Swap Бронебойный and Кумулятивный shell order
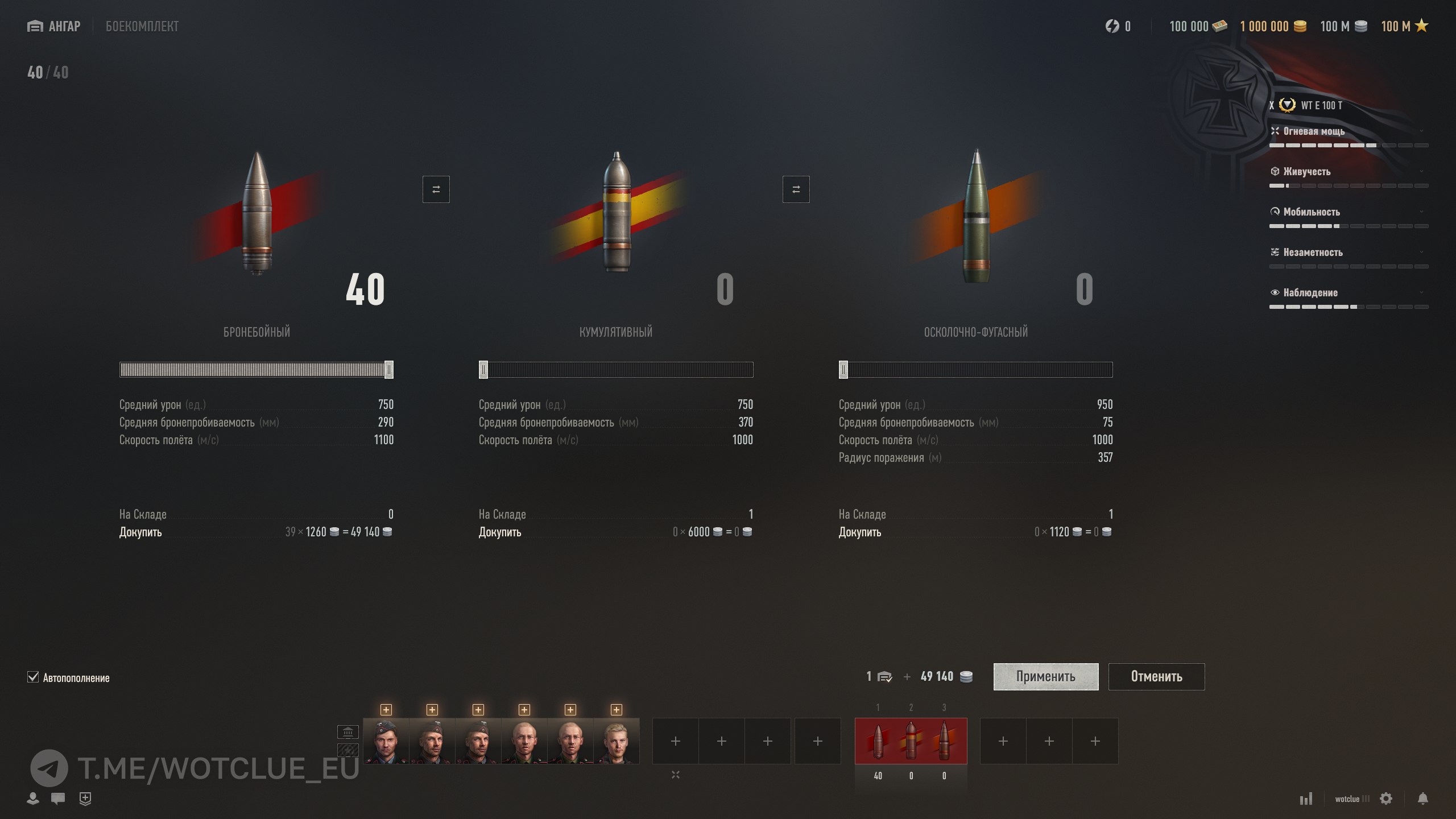The height and width of the screenshot is (819, 1456). tap(436, 189)
